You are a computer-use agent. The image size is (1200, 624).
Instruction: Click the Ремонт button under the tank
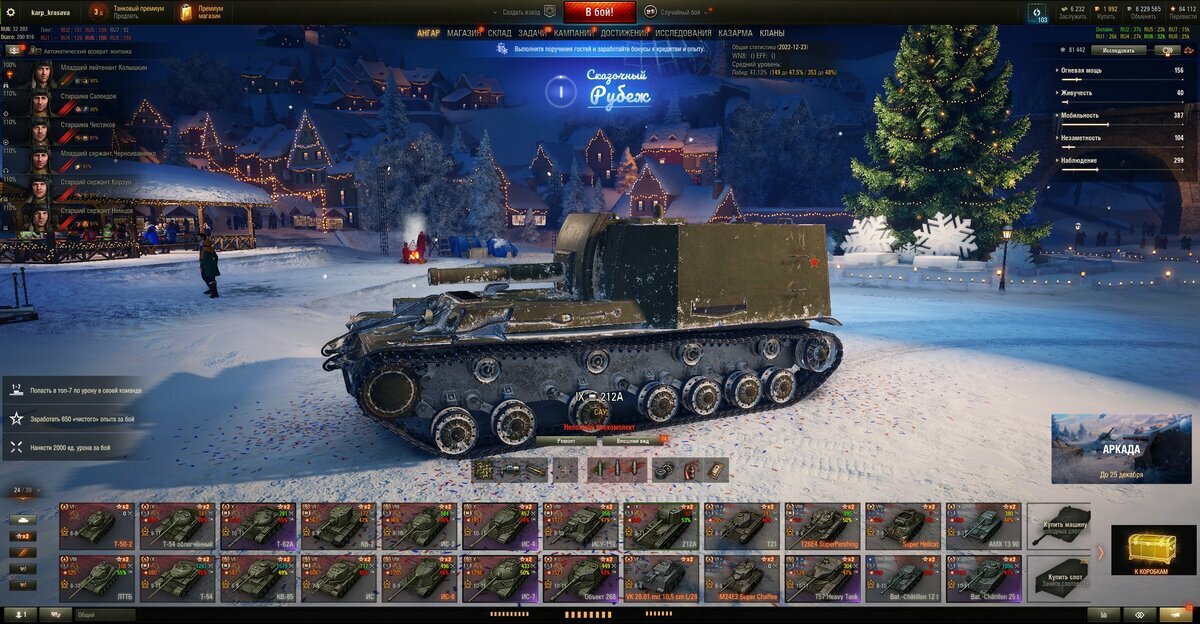tap(565, 440)
